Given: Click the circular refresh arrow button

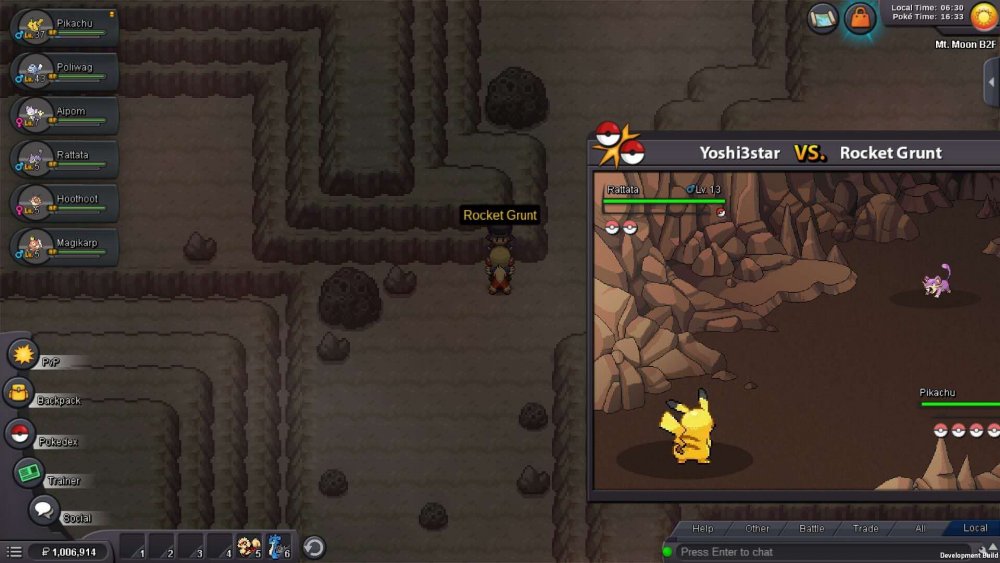Looking at the screenshot, I should pos(314,547).
